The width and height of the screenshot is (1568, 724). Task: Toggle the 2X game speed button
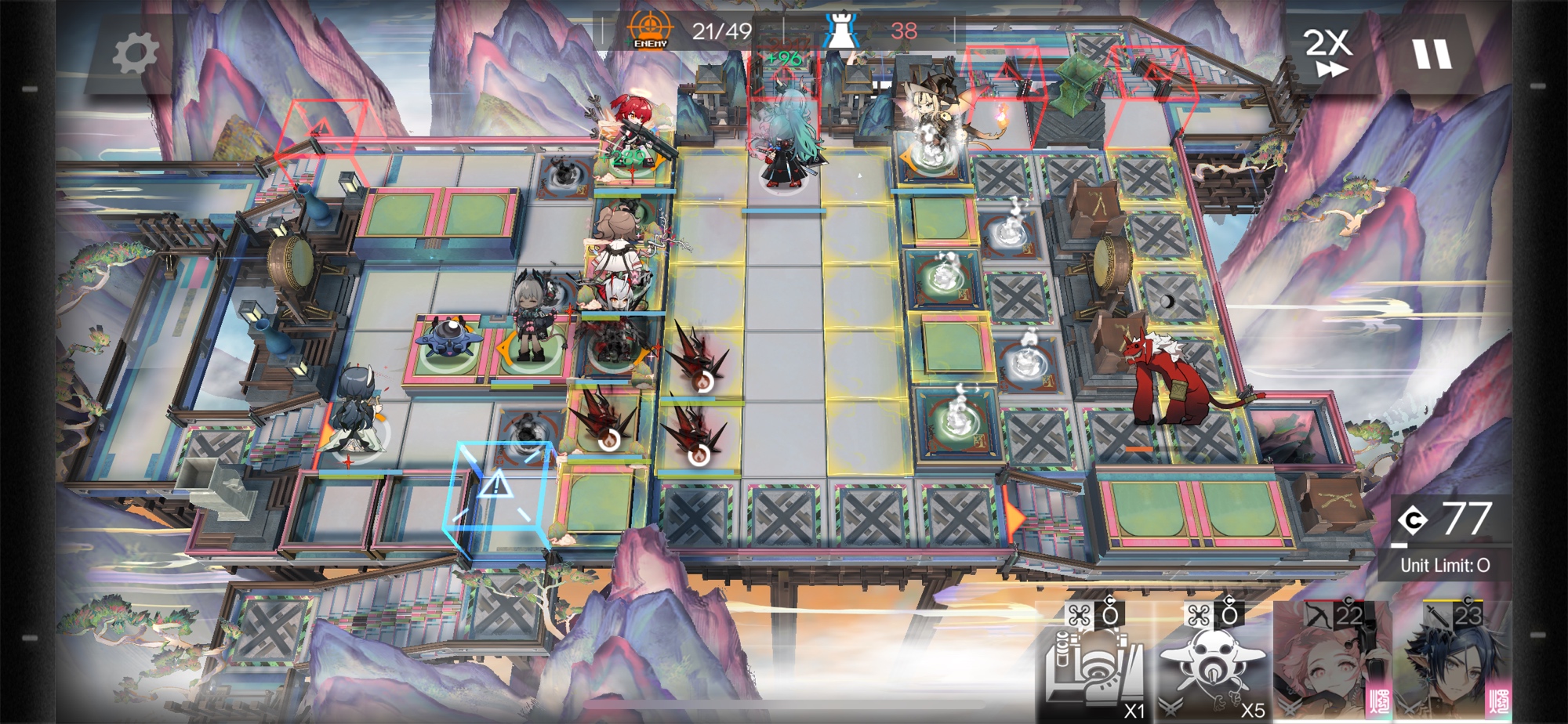(1328, 52)
